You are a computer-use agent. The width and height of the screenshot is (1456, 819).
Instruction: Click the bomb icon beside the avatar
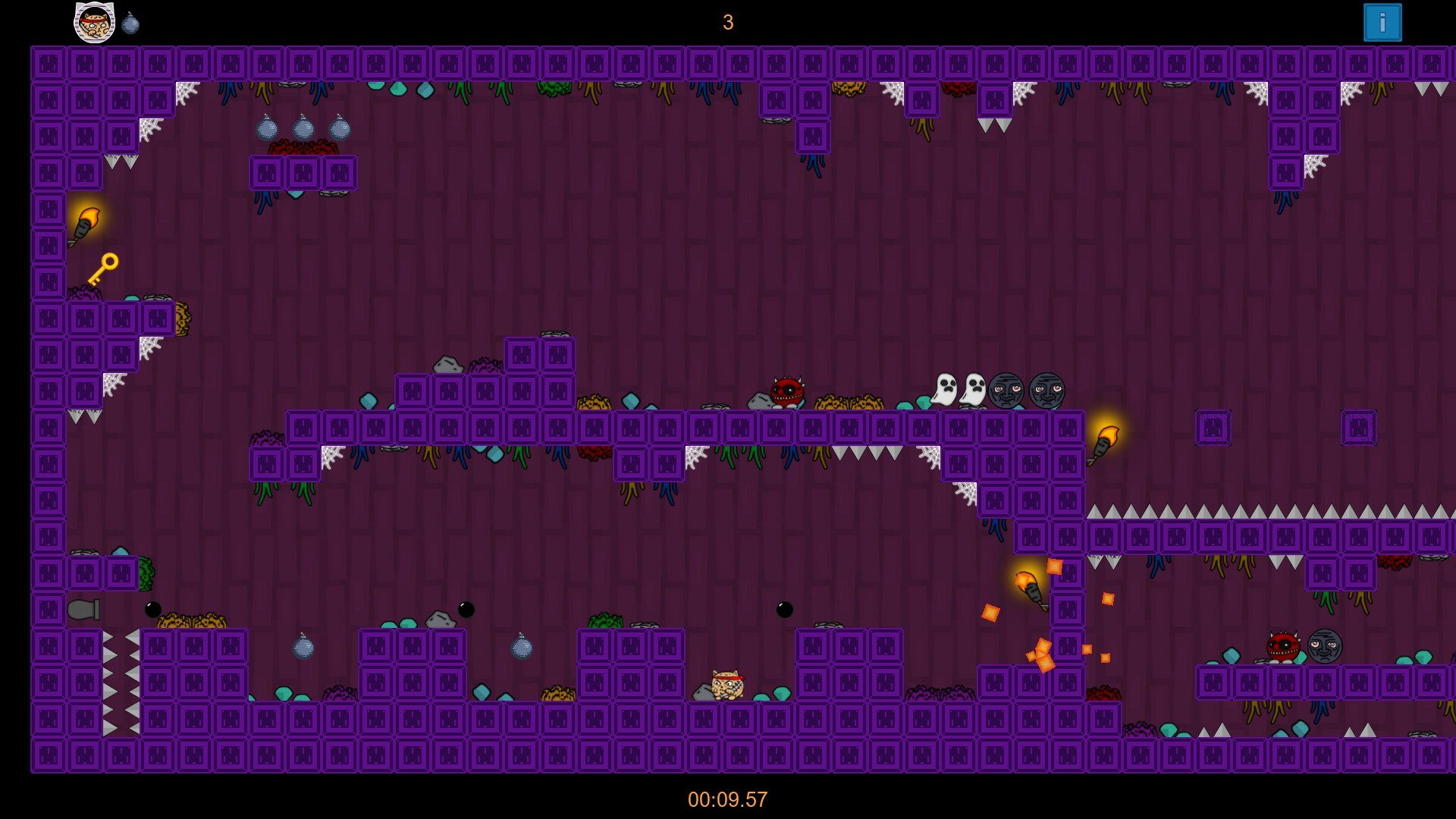[130, 21]
